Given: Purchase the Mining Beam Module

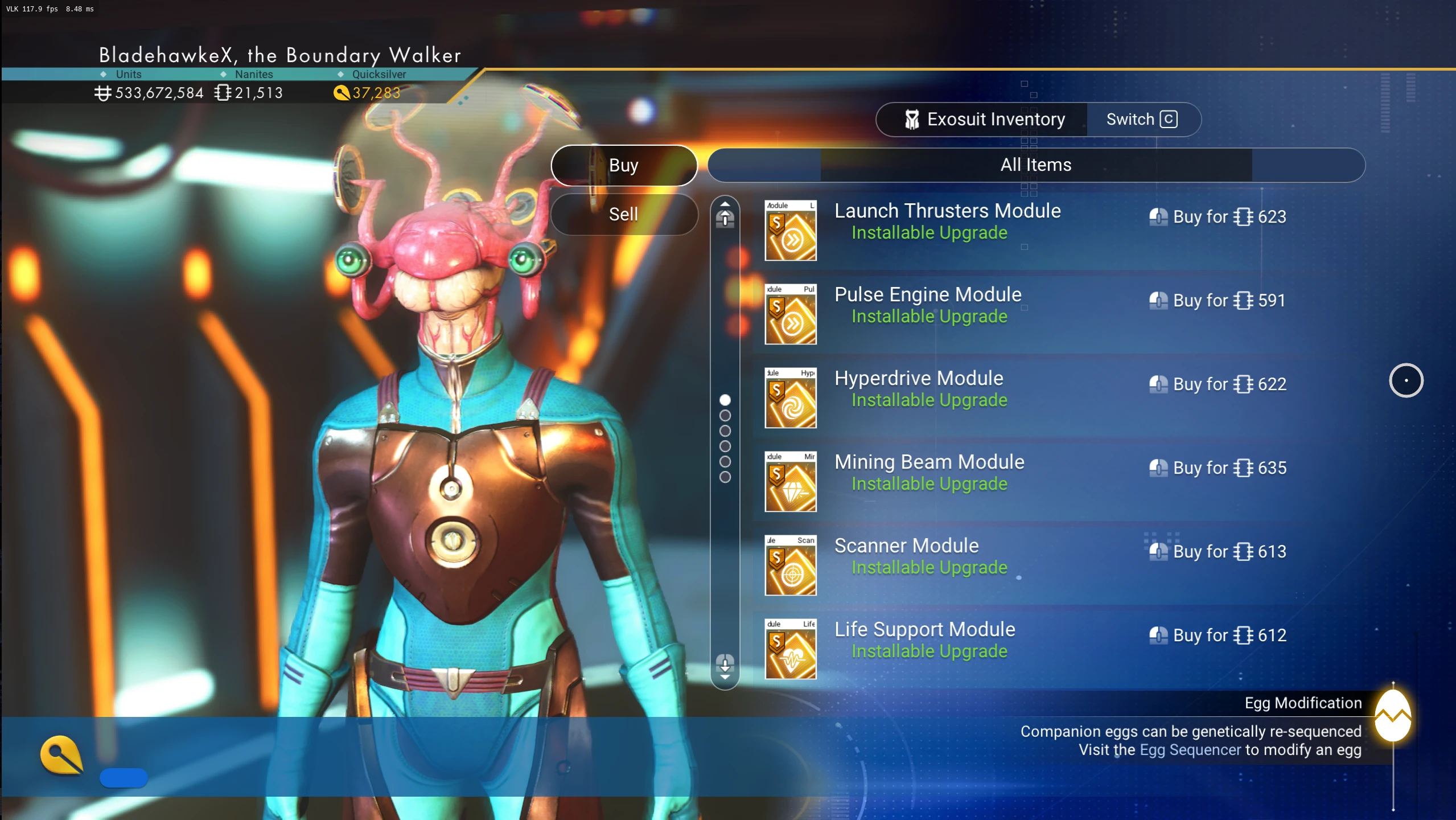Looking at the screenshot, I should coord(1217,468).
